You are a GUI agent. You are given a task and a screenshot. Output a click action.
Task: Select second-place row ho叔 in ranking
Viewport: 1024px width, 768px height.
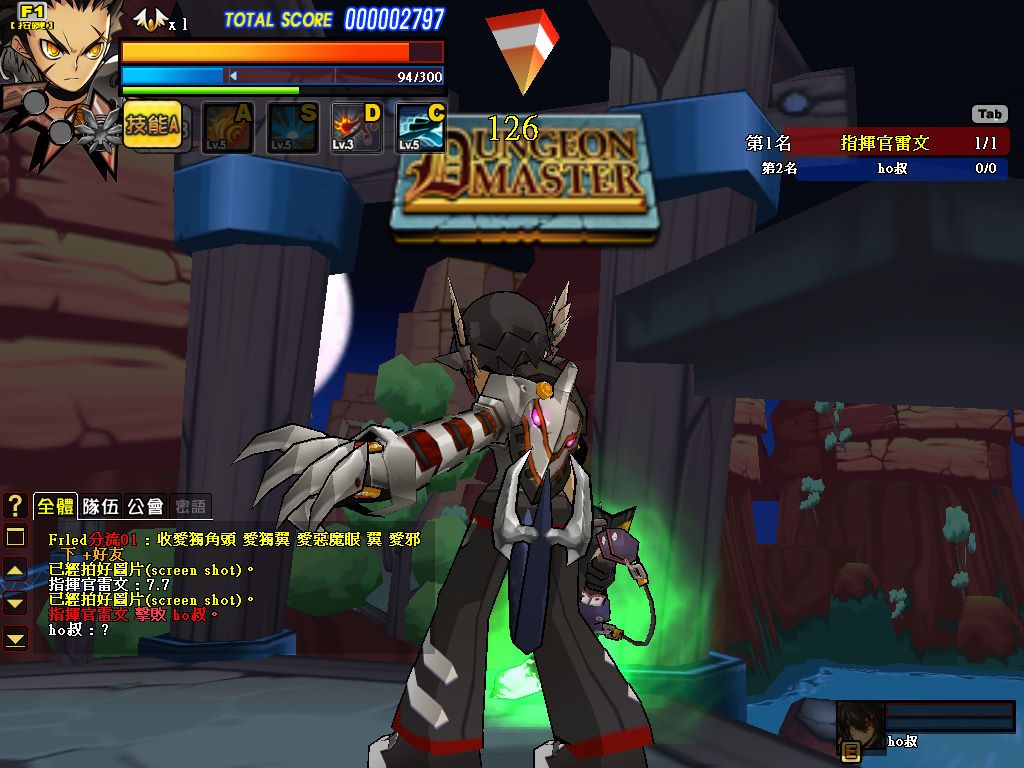[x=877, y=169]
